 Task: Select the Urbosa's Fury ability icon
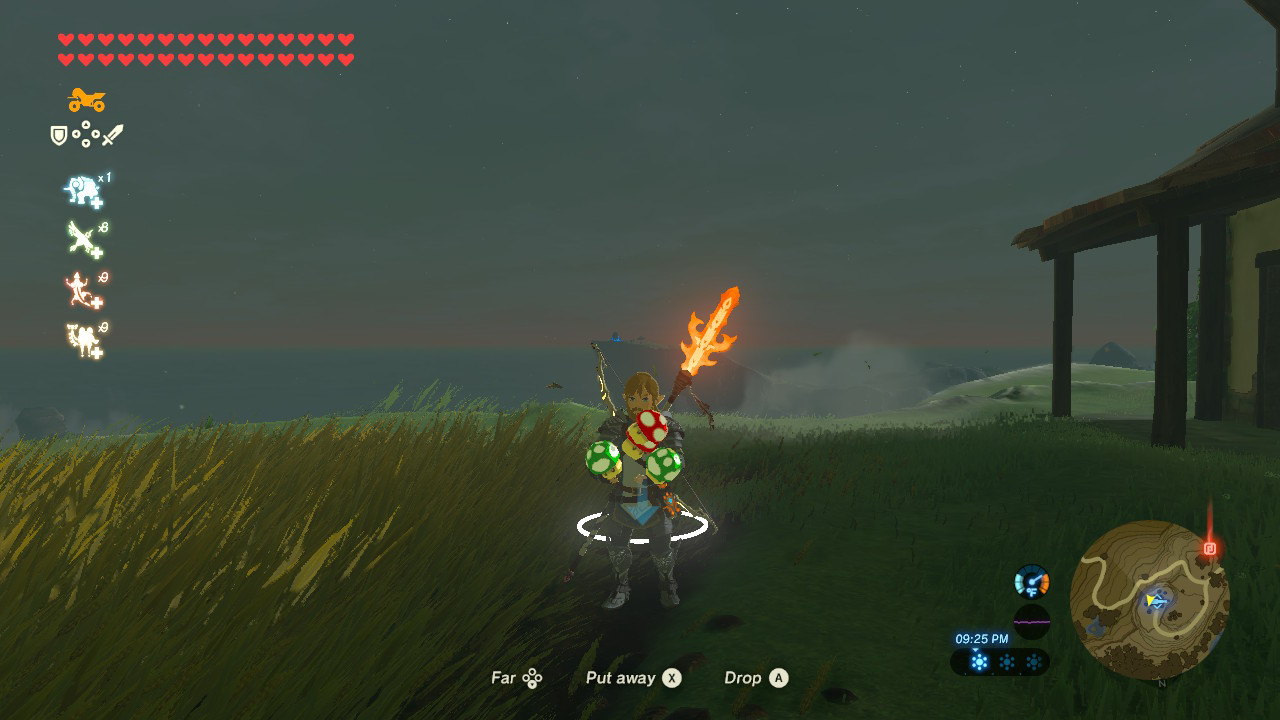80,288
